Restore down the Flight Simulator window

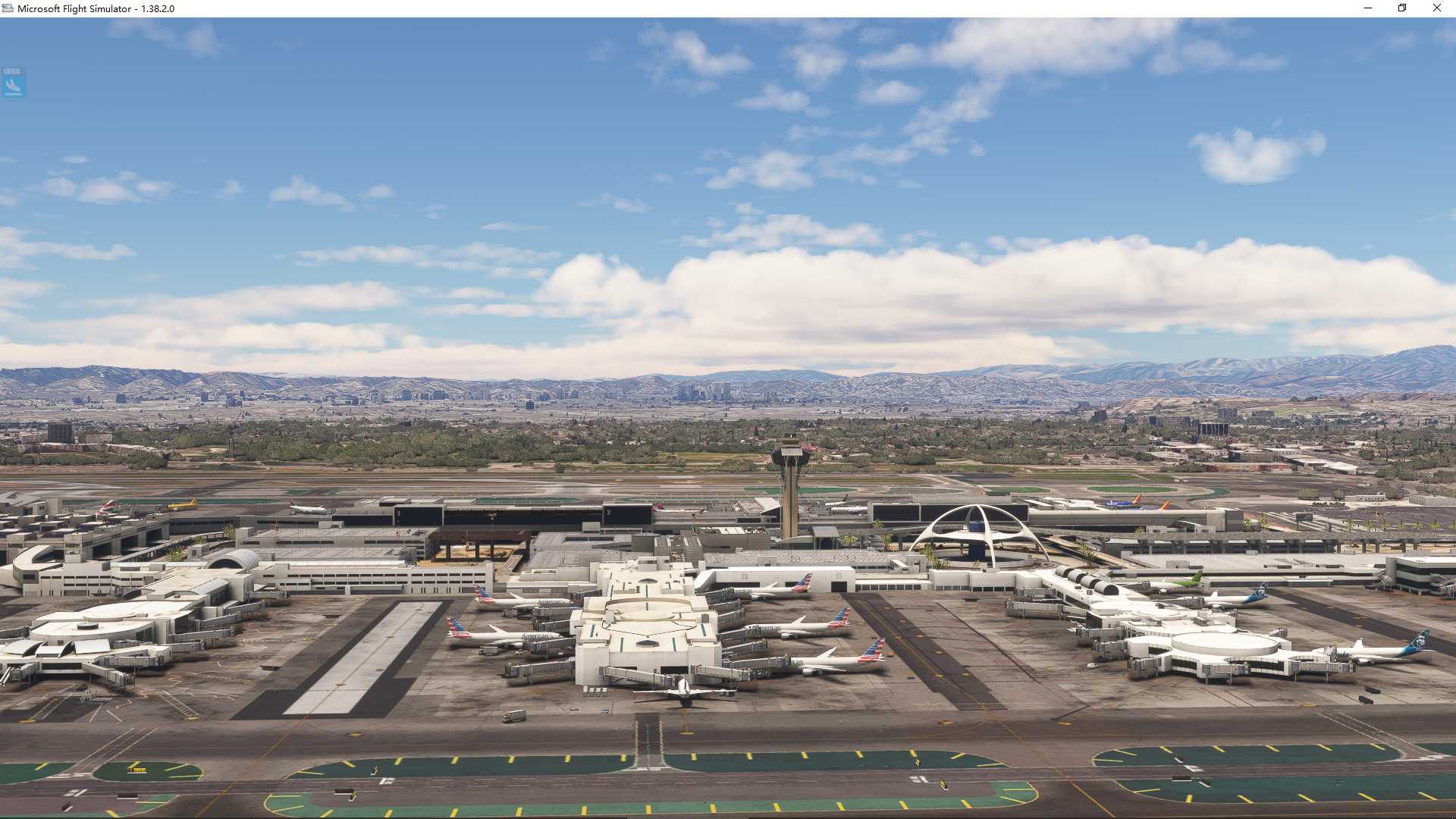point(1401,8)
